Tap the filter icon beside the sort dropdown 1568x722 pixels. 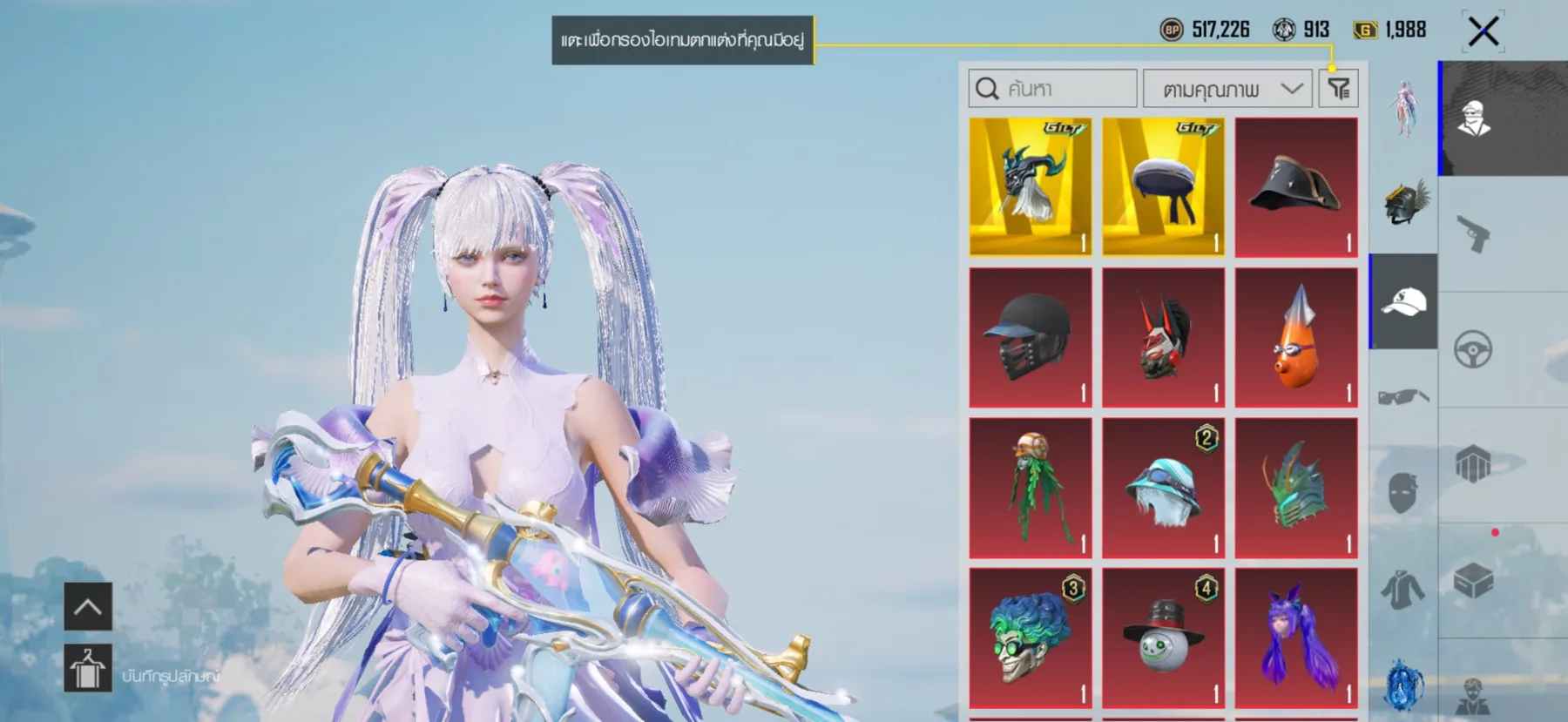(x=1340, y=88)
